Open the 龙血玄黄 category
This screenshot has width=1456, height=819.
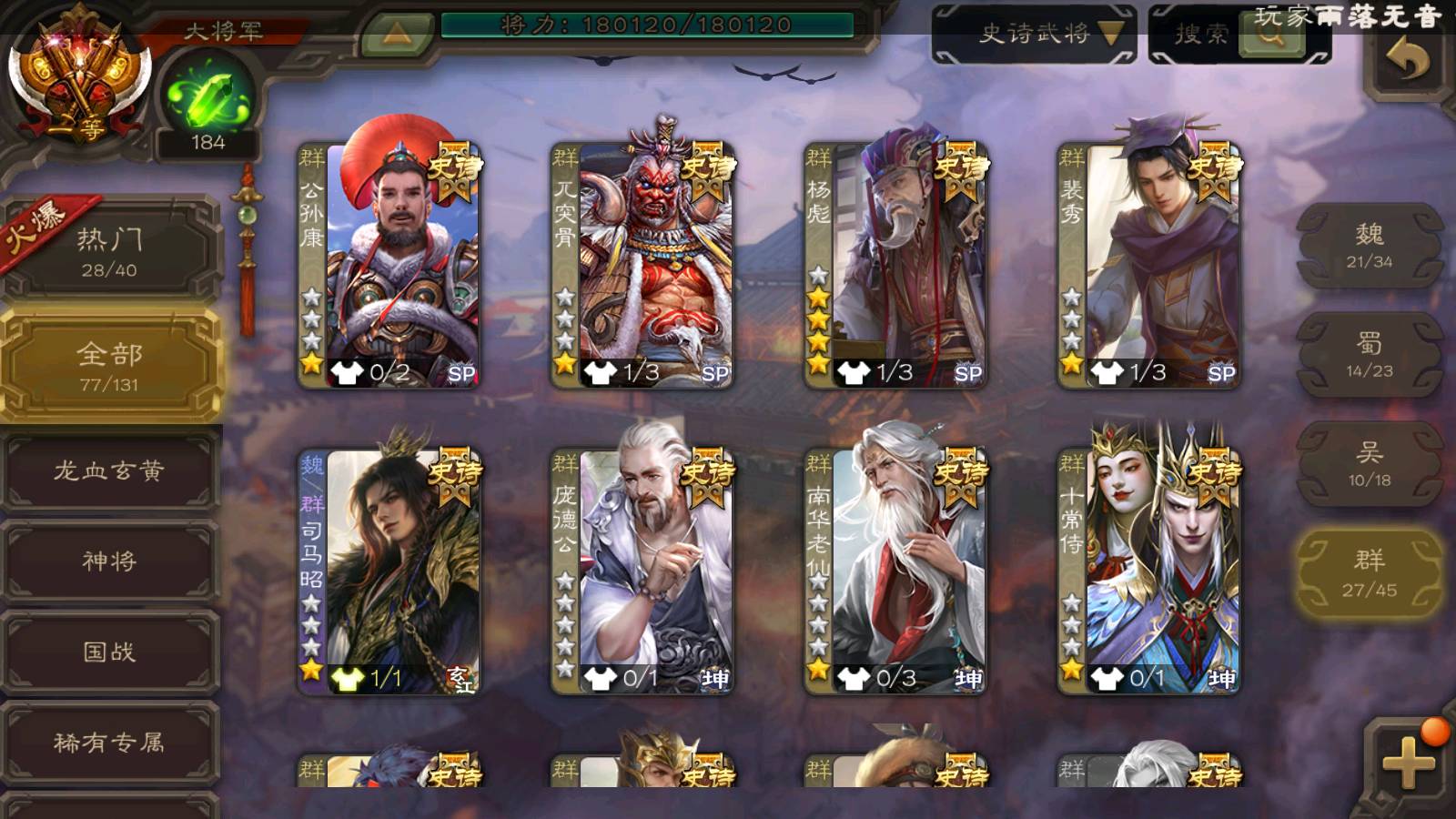109,470
